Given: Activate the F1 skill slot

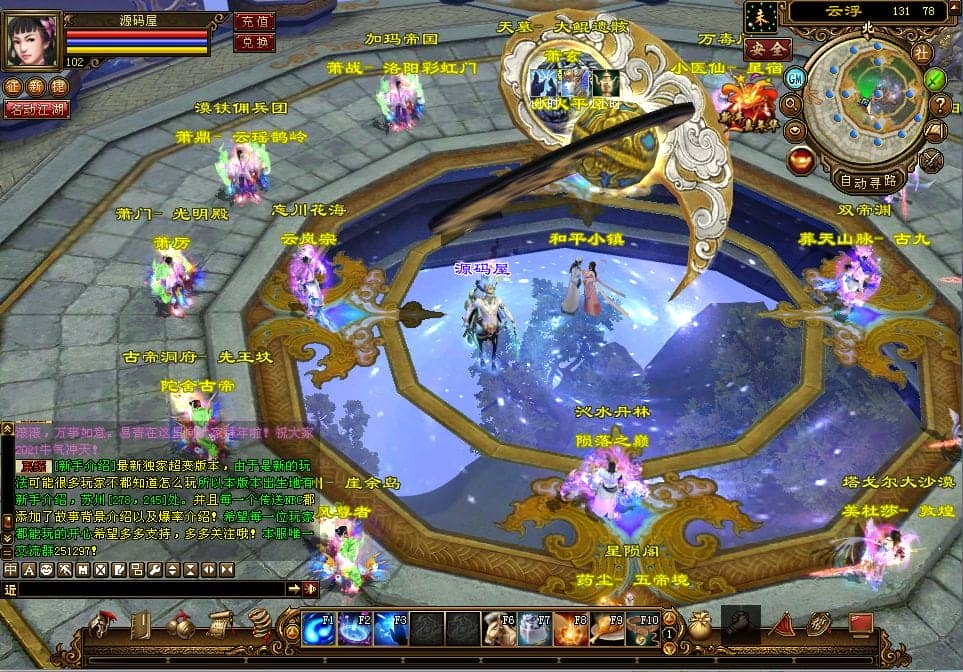Looking at the screenshot, I should pyautogui.click(x=319, y=628).
